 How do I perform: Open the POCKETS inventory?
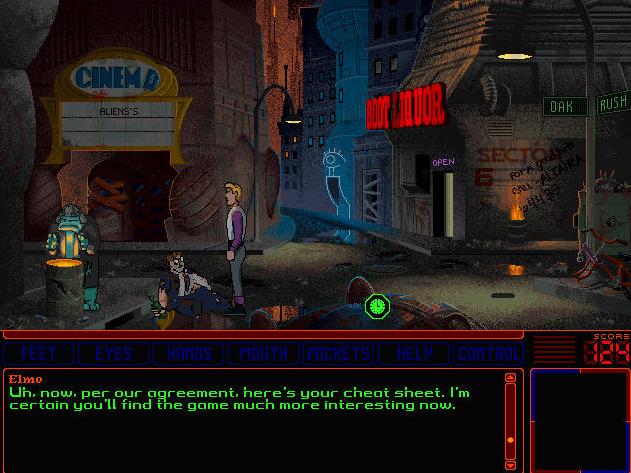[x=339, y=353]
